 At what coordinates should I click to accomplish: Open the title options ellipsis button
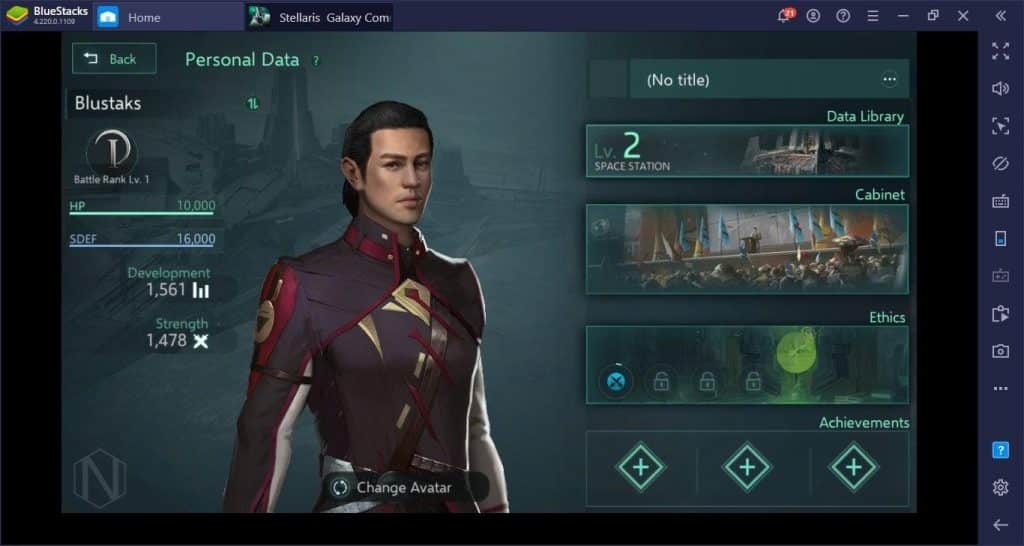click(889, 80)
